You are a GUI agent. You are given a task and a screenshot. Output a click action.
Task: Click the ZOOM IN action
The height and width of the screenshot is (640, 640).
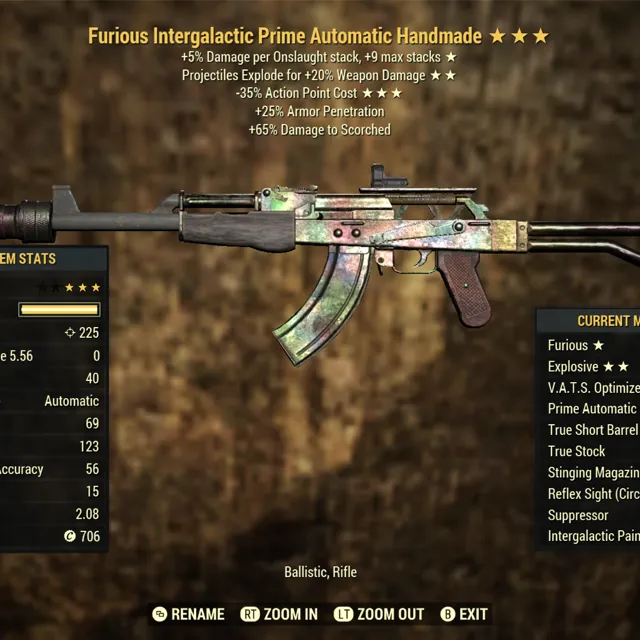pyautogui.click(x=282, y=614)
